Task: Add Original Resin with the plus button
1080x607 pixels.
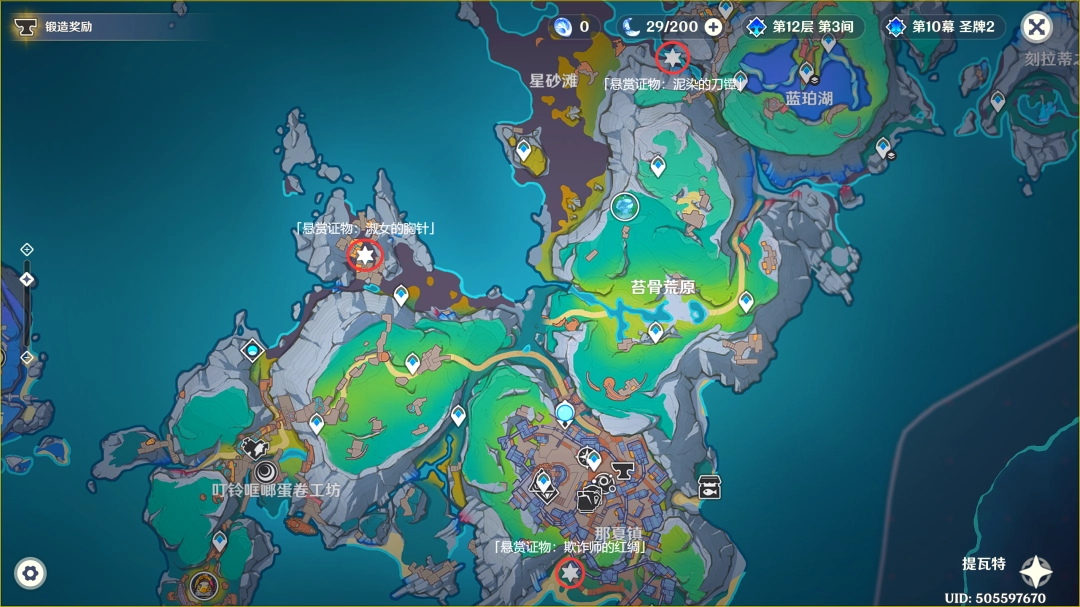Action: 713,27
